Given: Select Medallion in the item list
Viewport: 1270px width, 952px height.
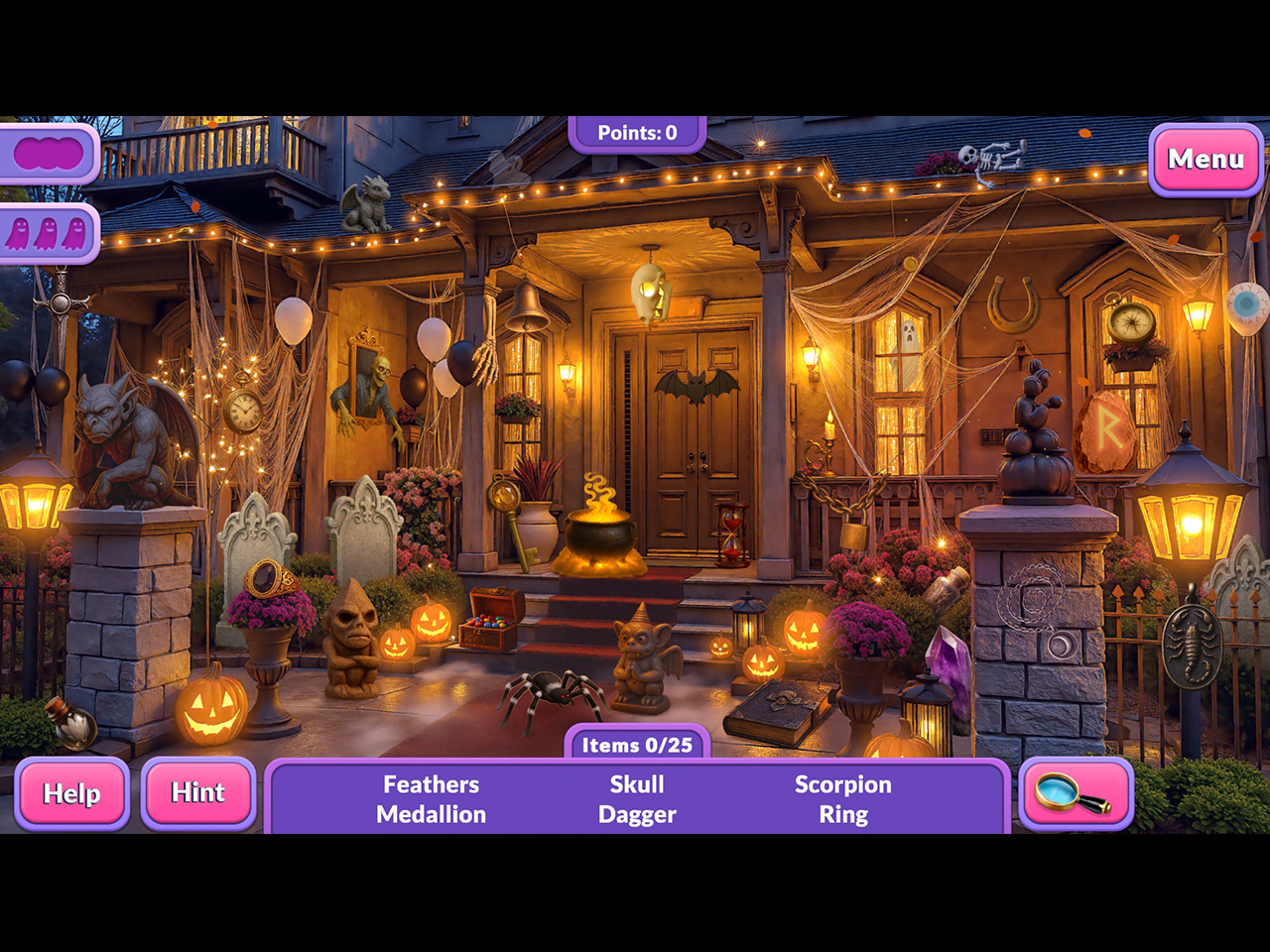Looking at the screenshot, I should pos(431,814).
